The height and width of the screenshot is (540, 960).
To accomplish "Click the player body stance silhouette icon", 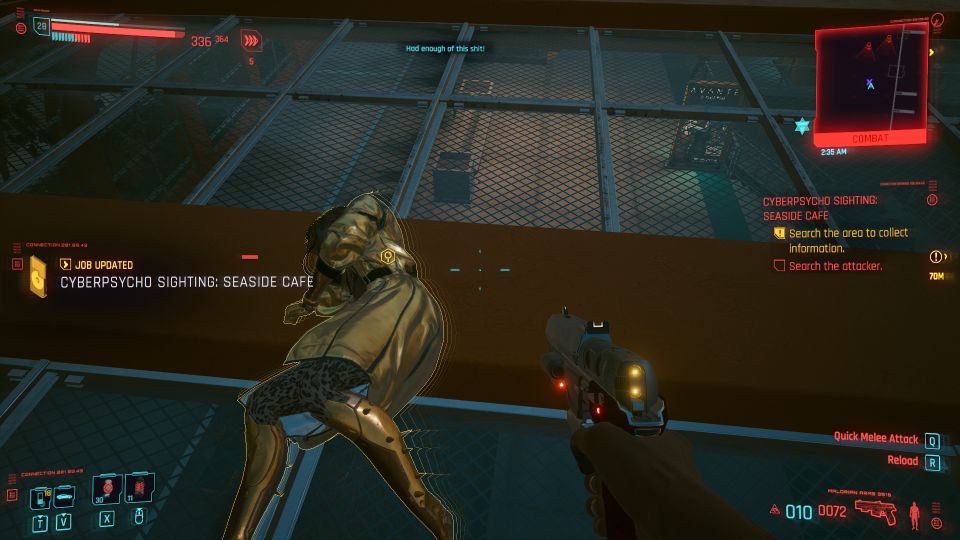I will click(x=917, y=513).
